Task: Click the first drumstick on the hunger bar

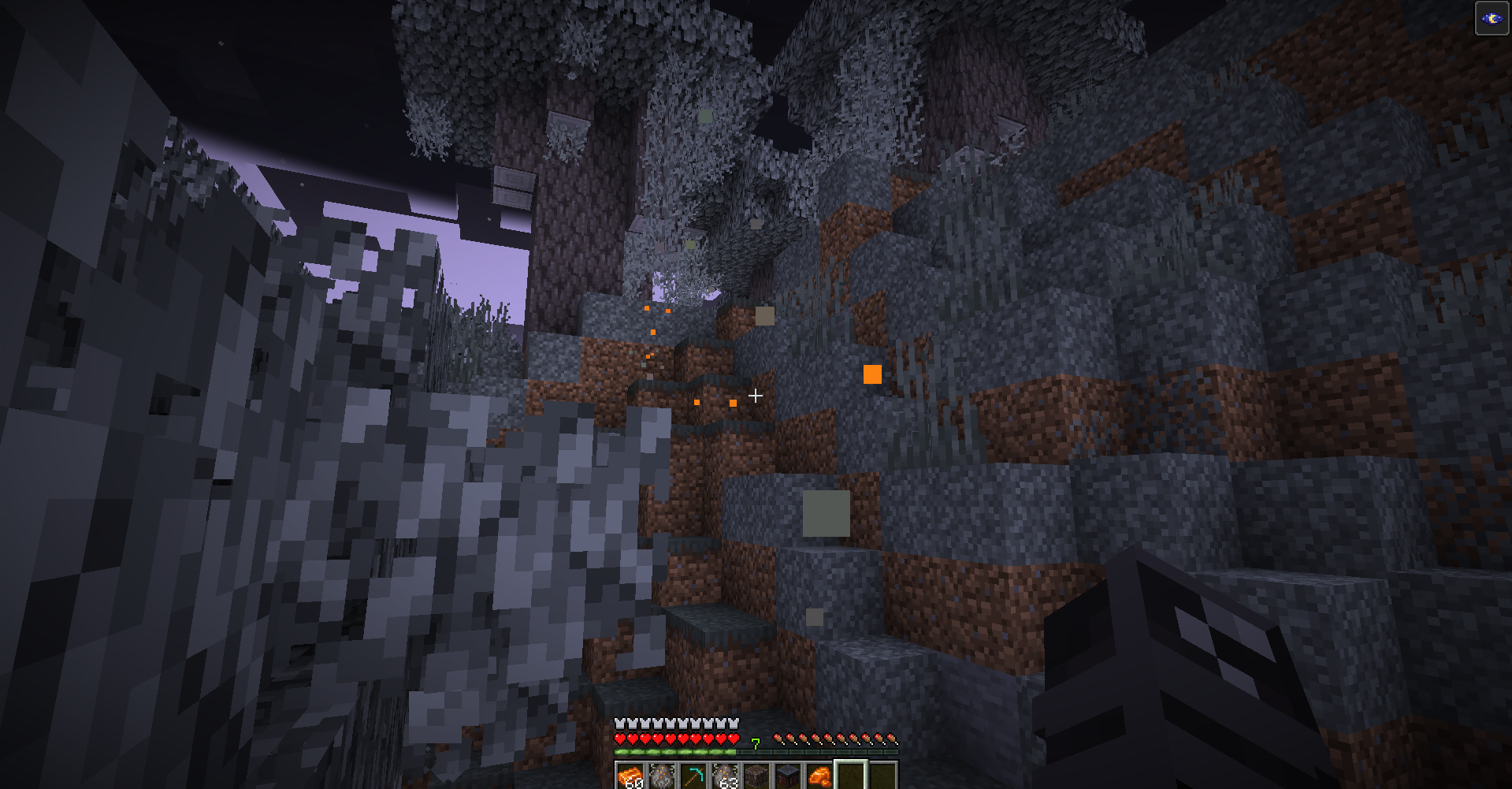Action: (x=778, y=739)
